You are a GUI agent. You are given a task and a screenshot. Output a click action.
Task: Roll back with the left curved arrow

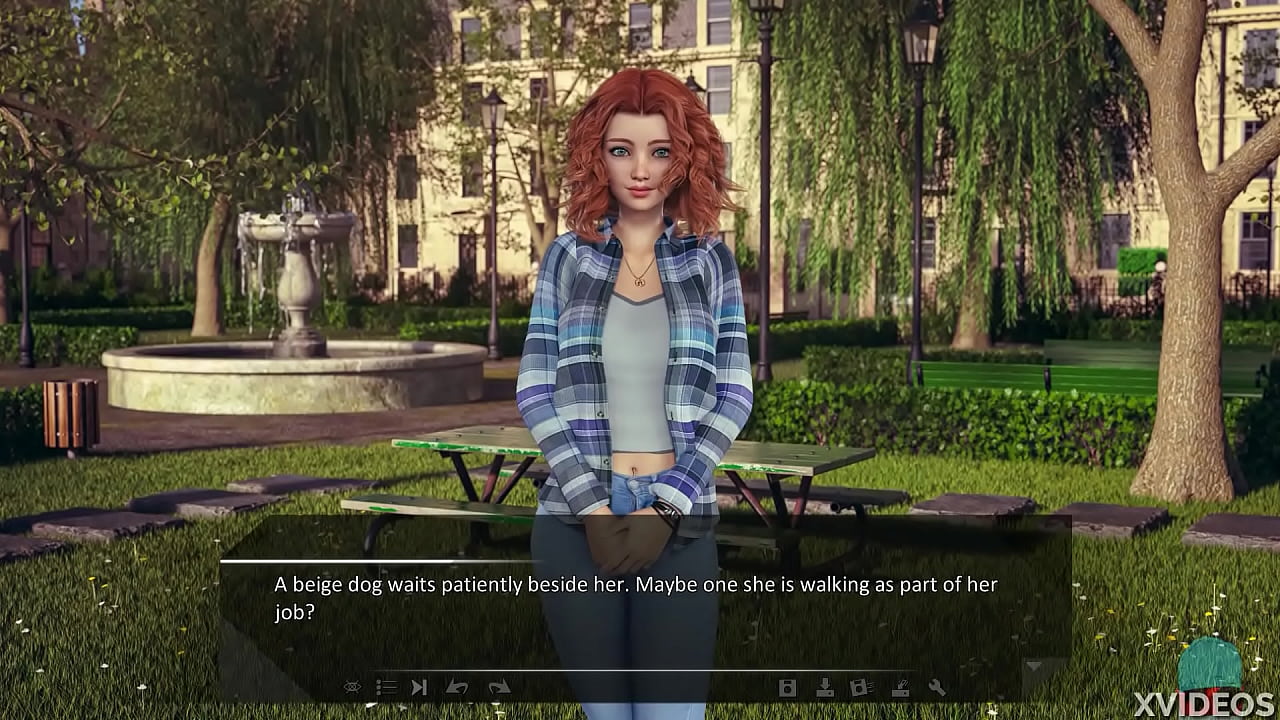click(x=457, y=687)
